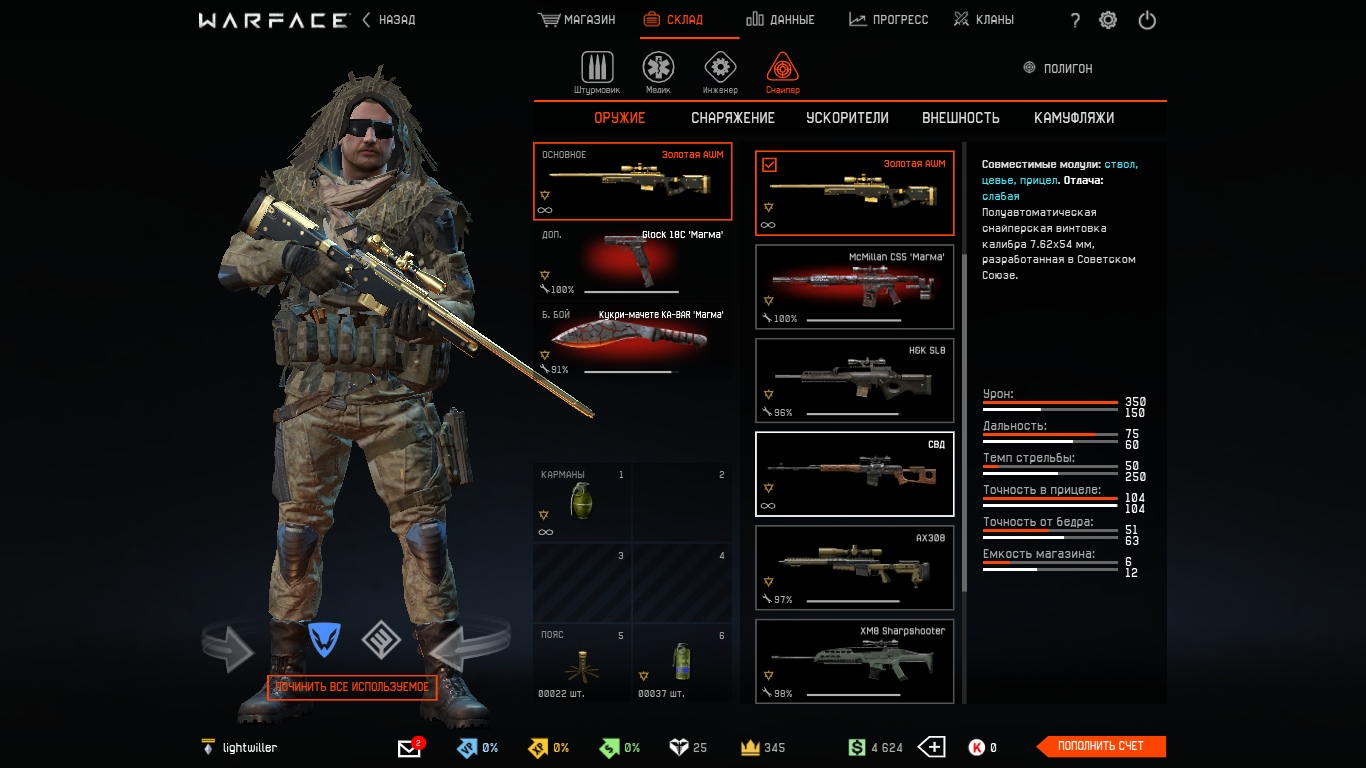Open the settings gear icon
Screen dimensions: 1366x768
(x=1107, y=19)
